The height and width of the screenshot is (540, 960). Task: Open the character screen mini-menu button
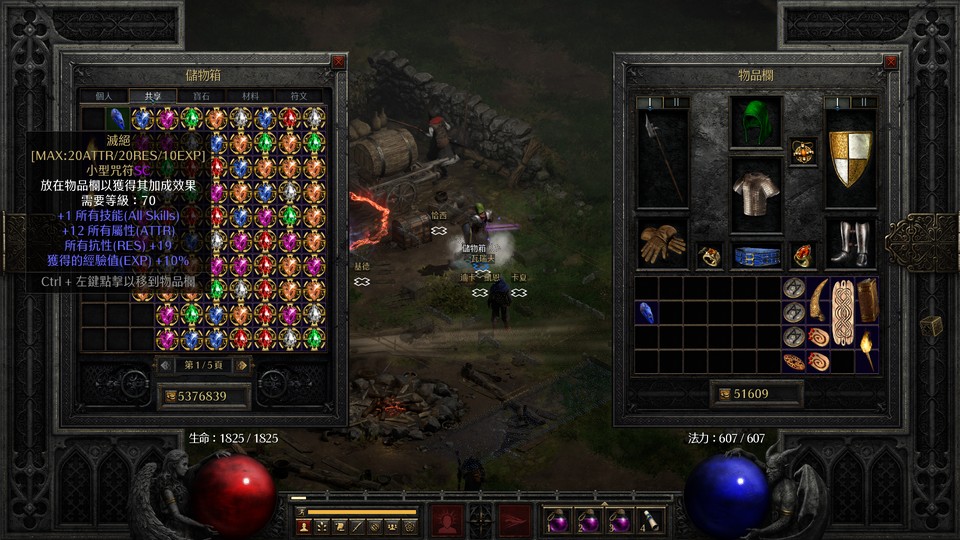(x=303, y=525)
